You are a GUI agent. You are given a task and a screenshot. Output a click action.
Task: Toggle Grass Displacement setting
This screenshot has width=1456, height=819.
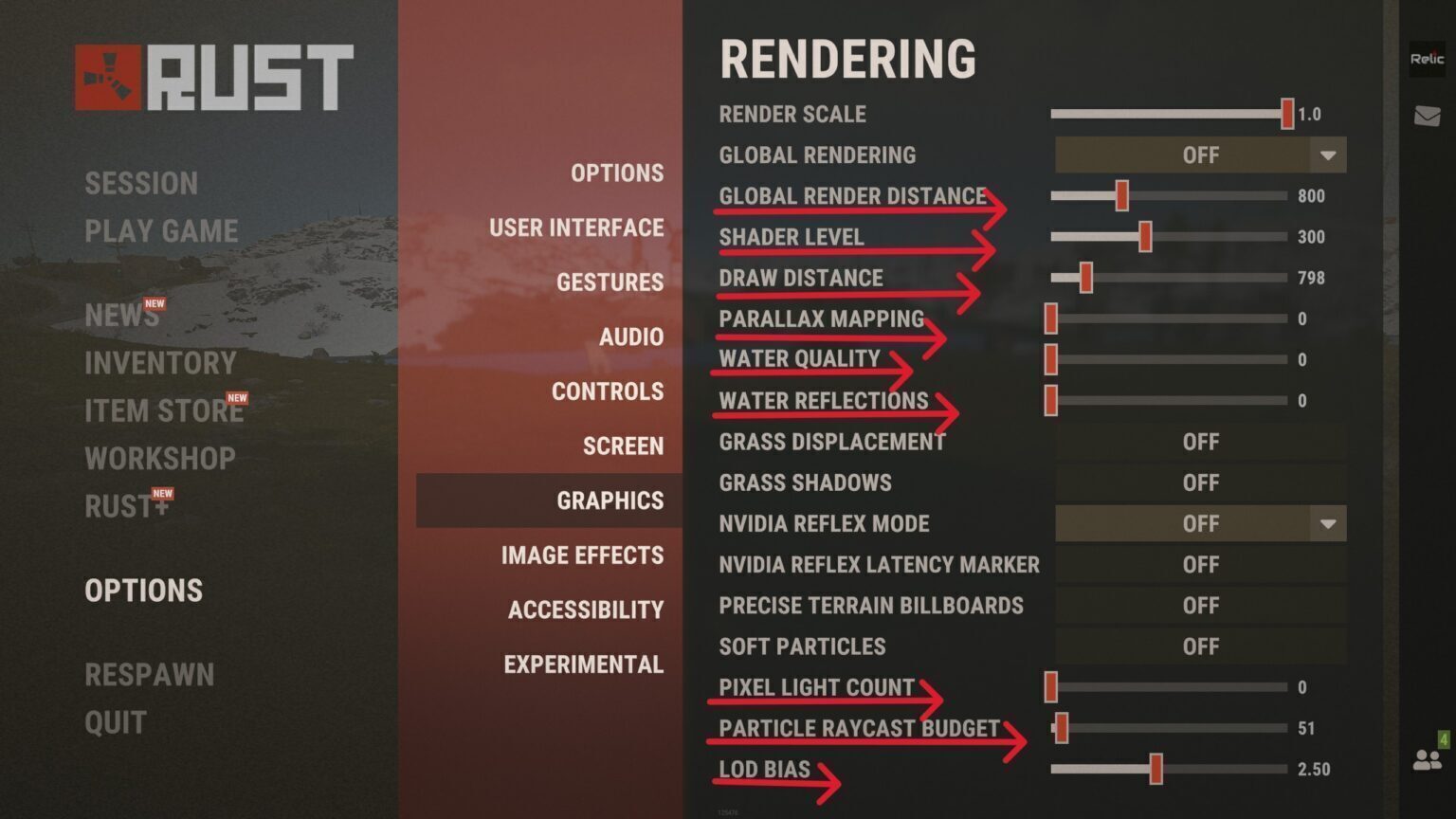tap(1200, 443)
